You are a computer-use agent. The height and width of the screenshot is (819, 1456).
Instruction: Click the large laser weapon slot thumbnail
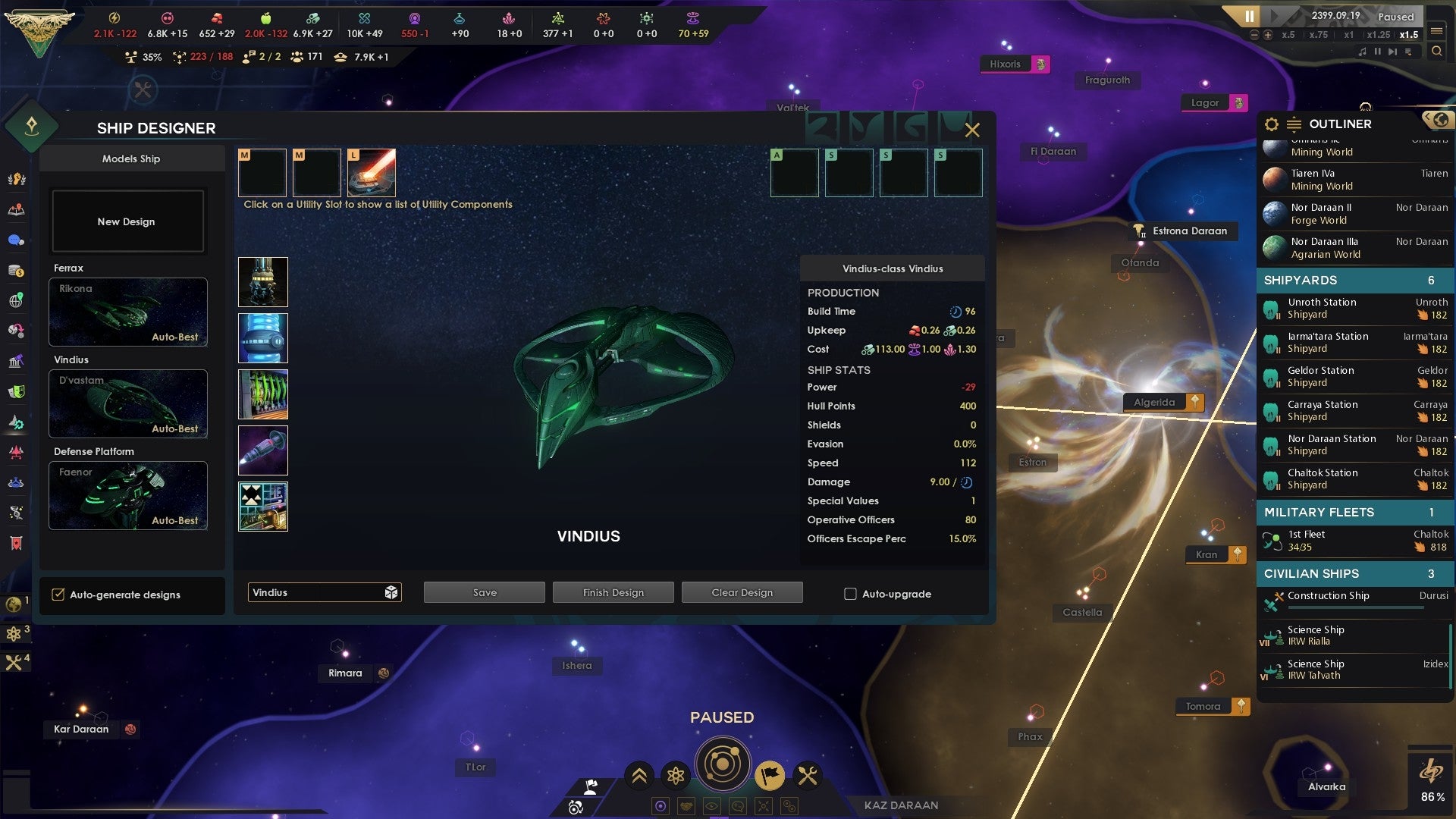[x=371, y=172]
